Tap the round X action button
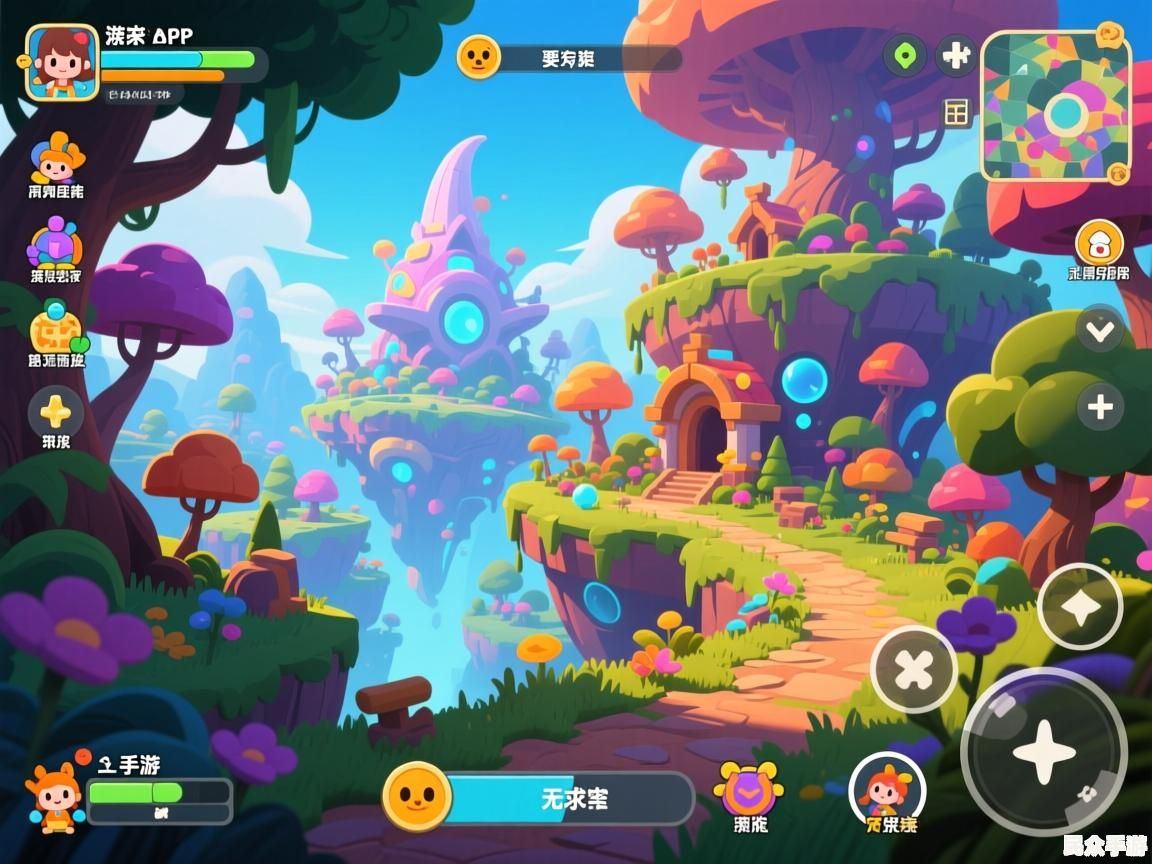Screen dimensions: 1152x864 pos(914,669)
